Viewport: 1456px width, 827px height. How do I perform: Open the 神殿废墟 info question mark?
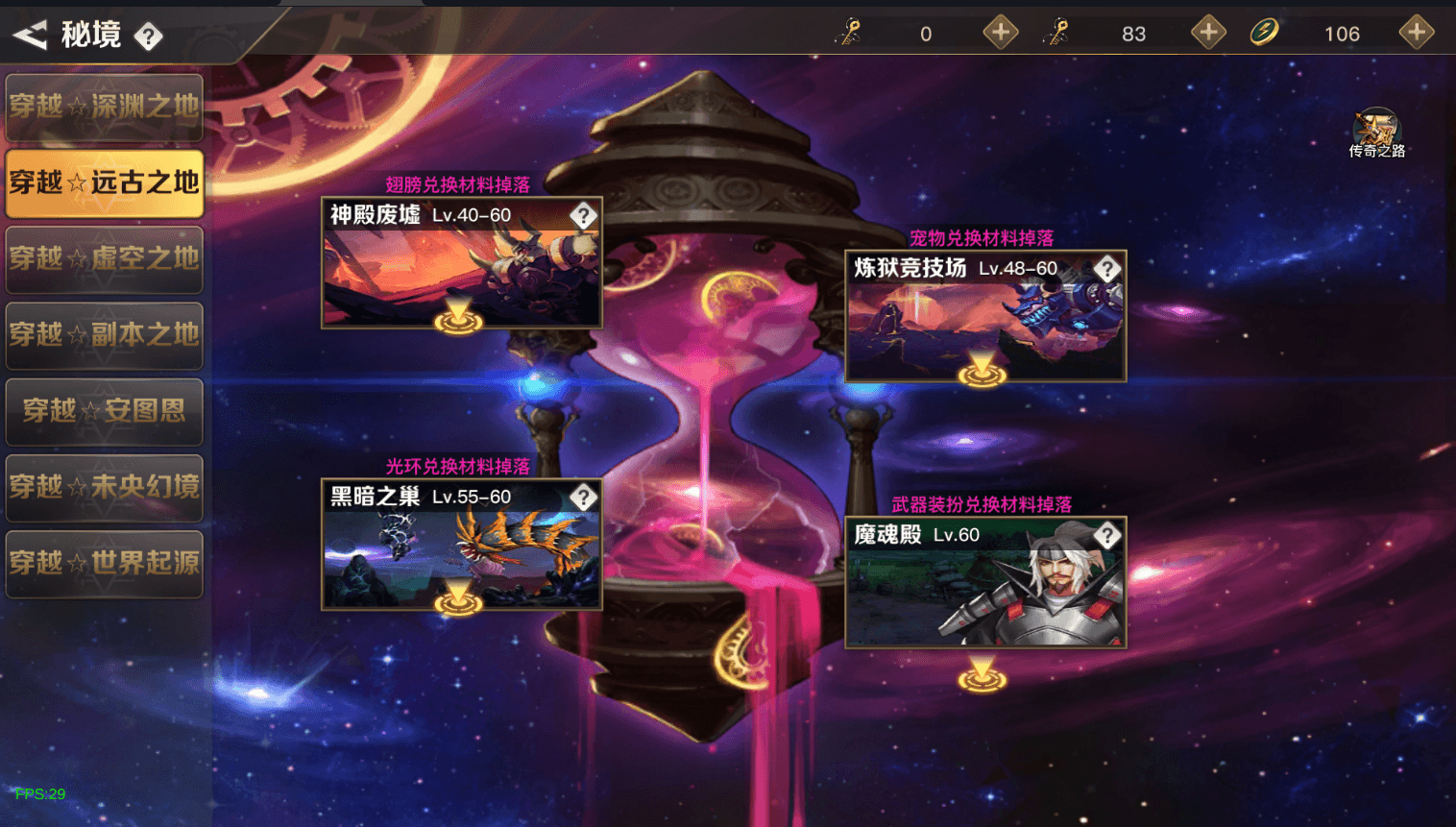[586, 215]
